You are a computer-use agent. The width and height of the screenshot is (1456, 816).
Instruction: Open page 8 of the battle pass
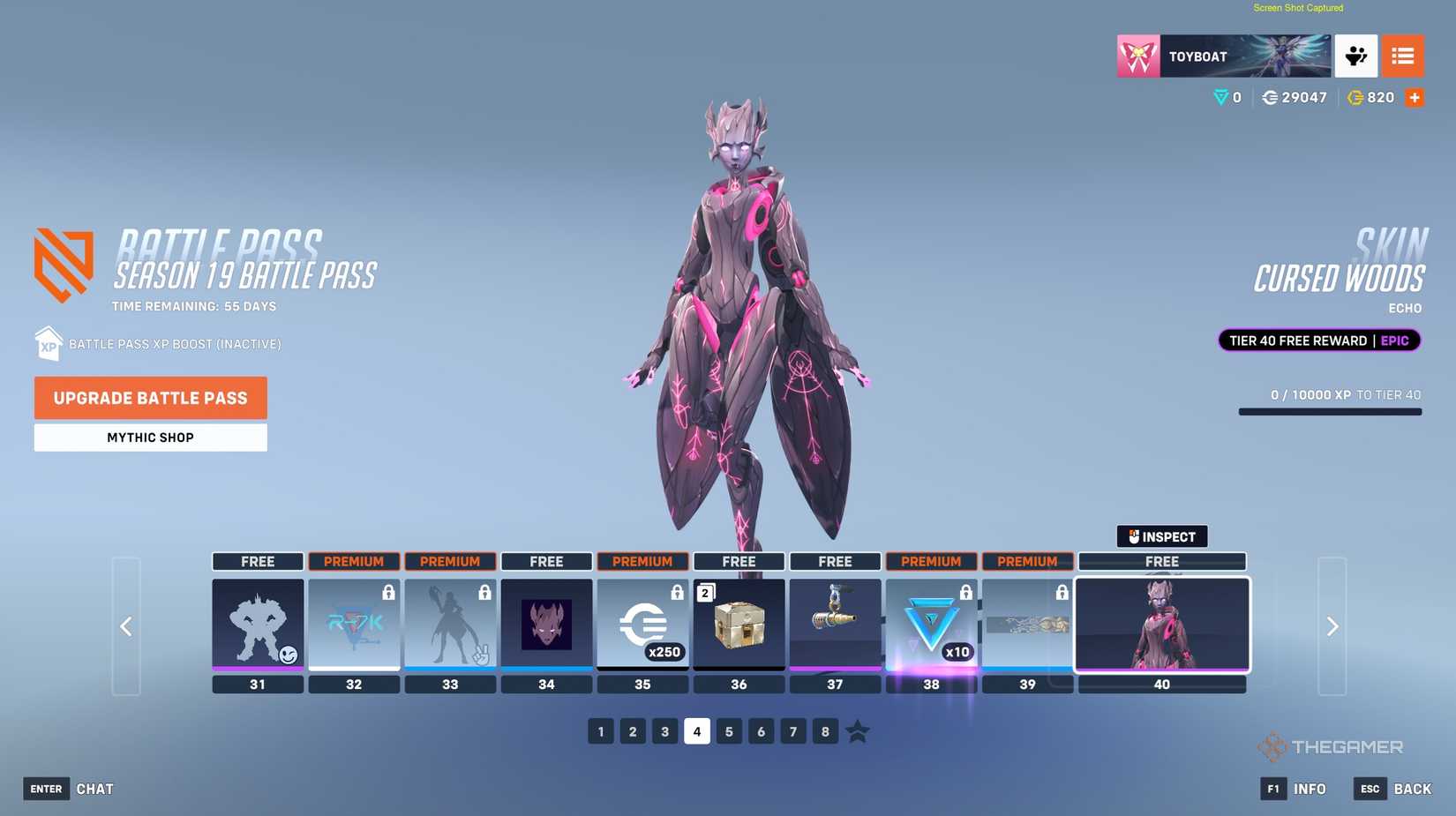point(825,730)
